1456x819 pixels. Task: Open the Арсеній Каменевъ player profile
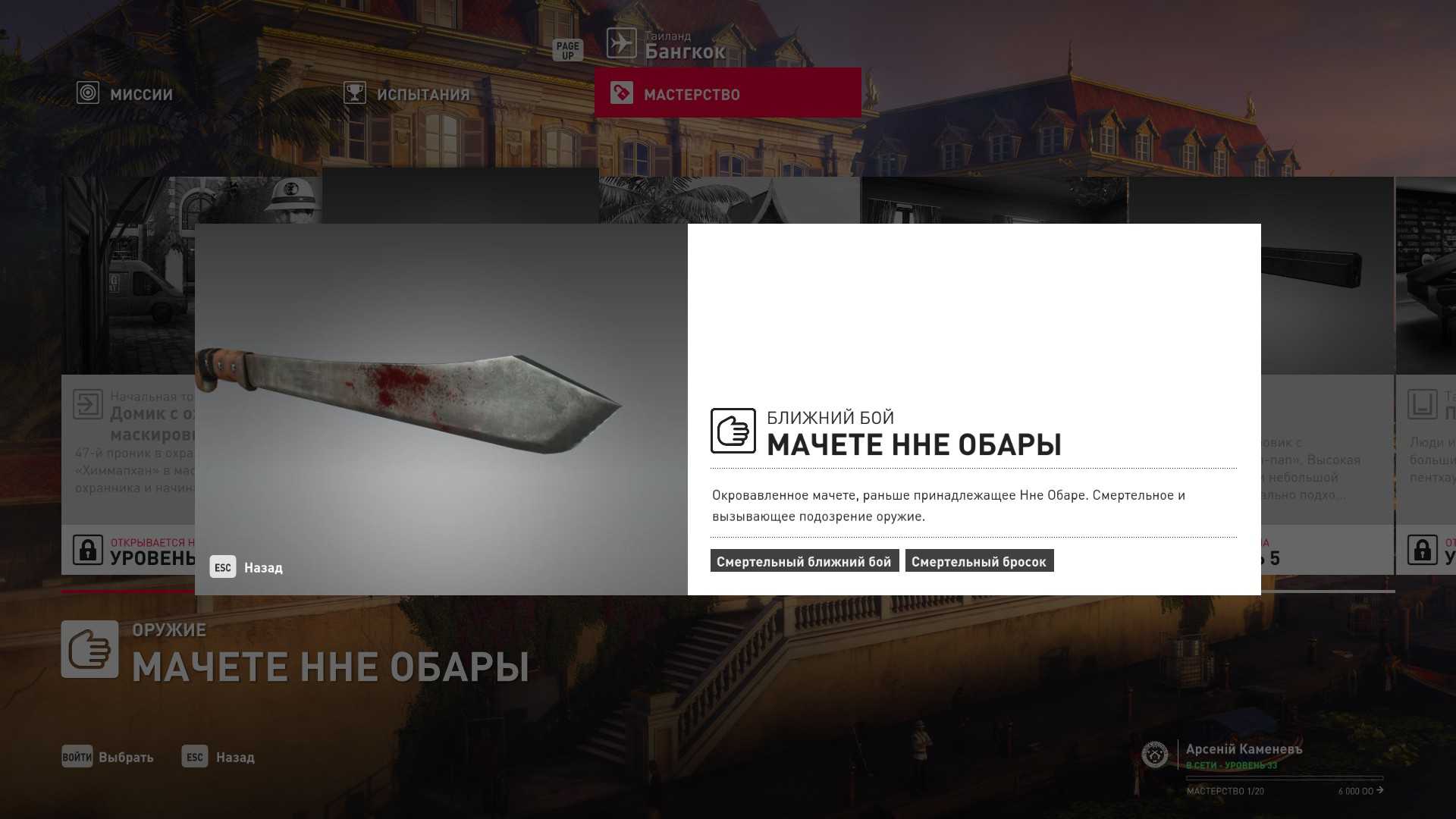click(x=1244, y=749)
